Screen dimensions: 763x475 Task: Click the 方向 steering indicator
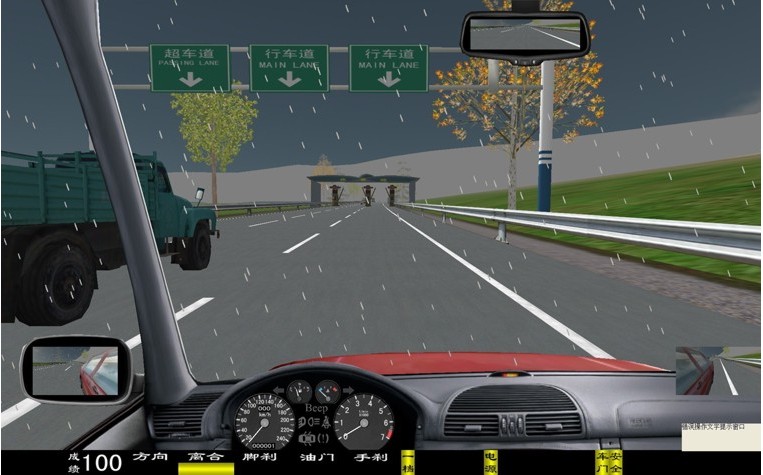tap(150, 458)
